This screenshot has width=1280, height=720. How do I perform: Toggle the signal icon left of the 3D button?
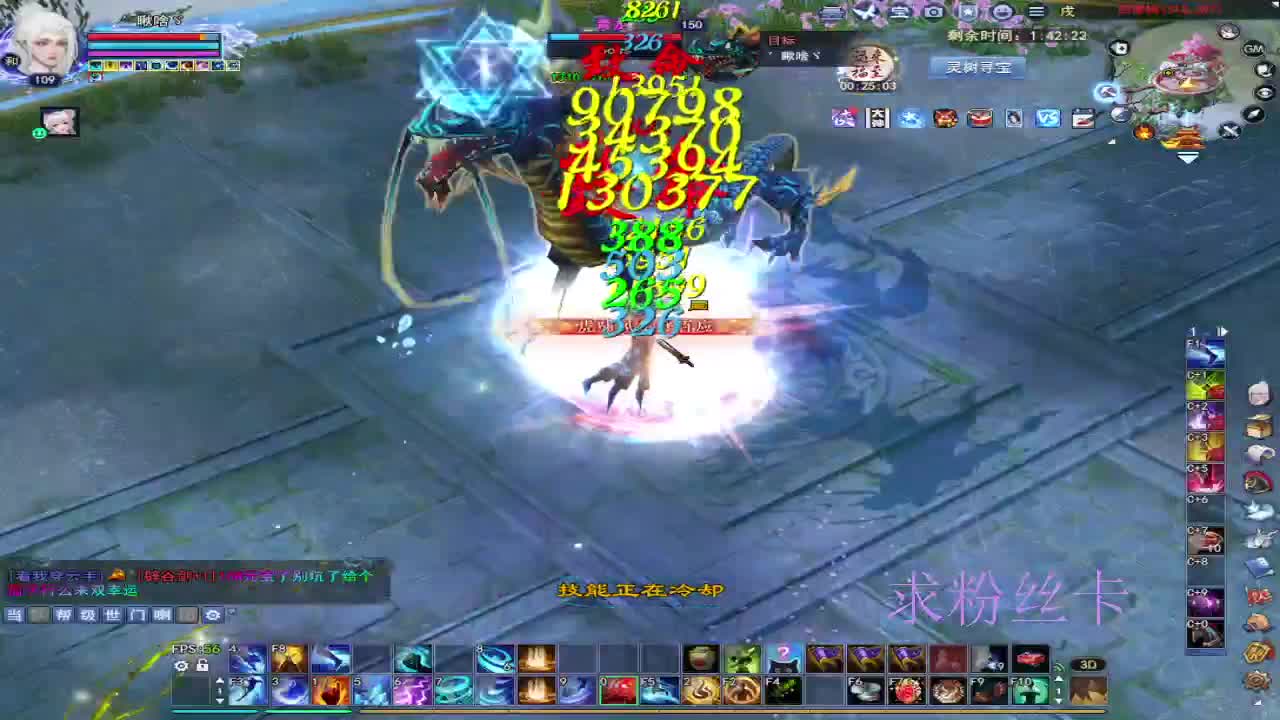[x=1059, y=667]
